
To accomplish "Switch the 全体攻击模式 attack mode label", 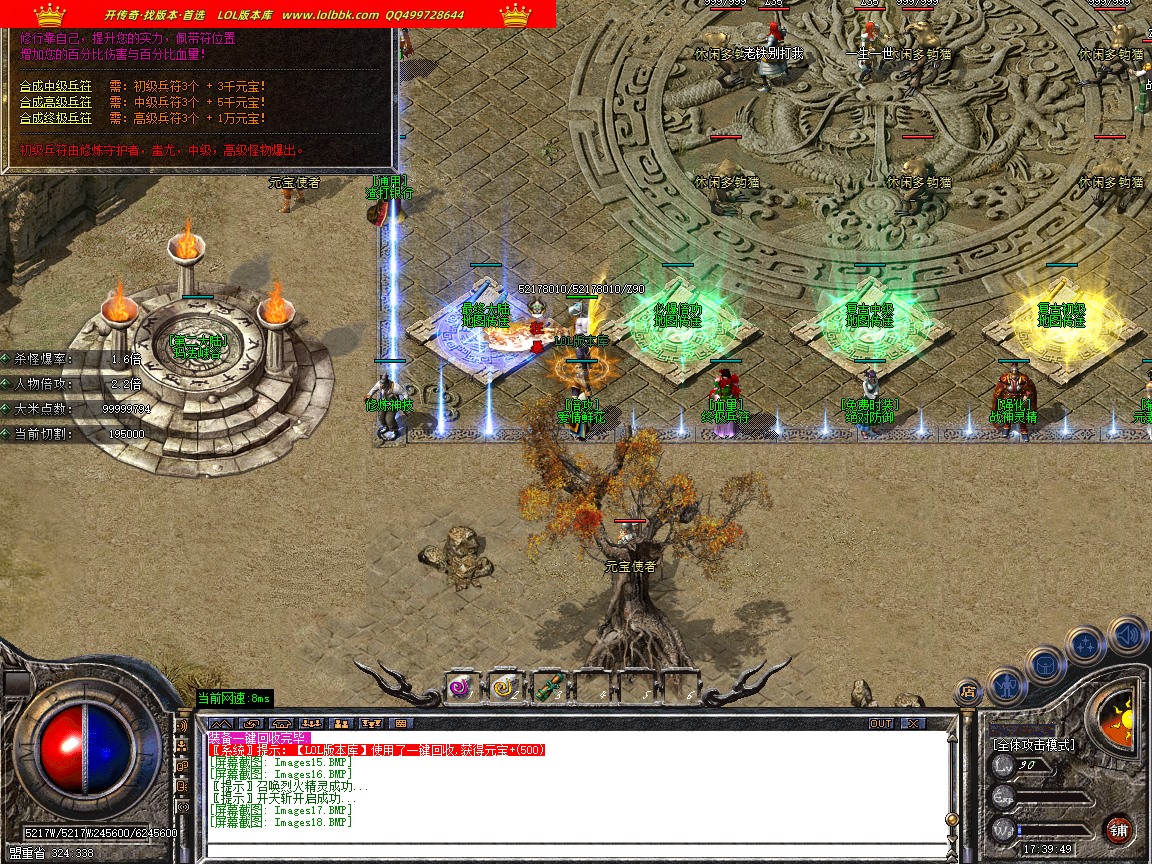I will click(1033, 745).
